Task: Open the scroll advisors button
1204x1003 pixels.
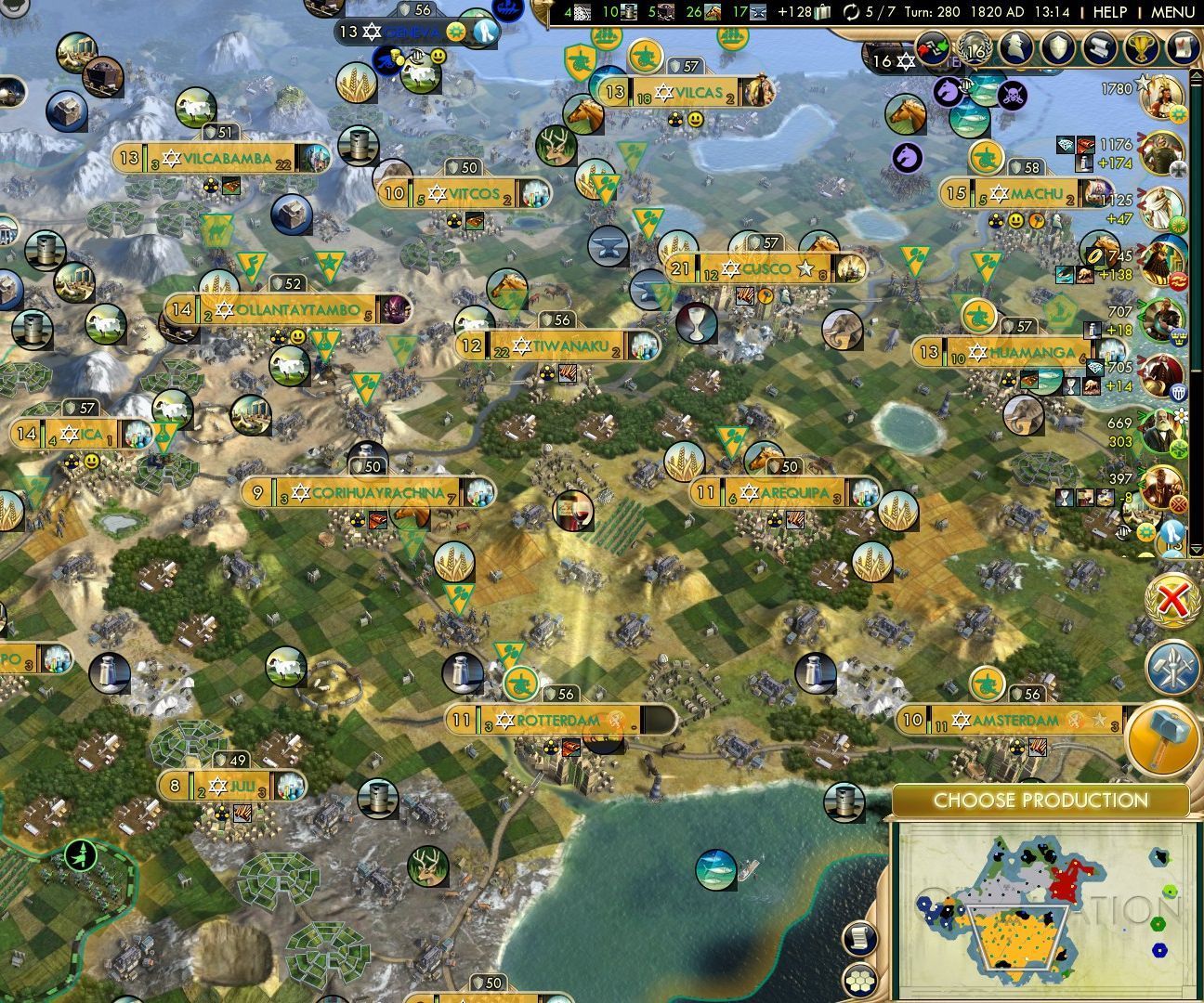Action: (1099, 47)
